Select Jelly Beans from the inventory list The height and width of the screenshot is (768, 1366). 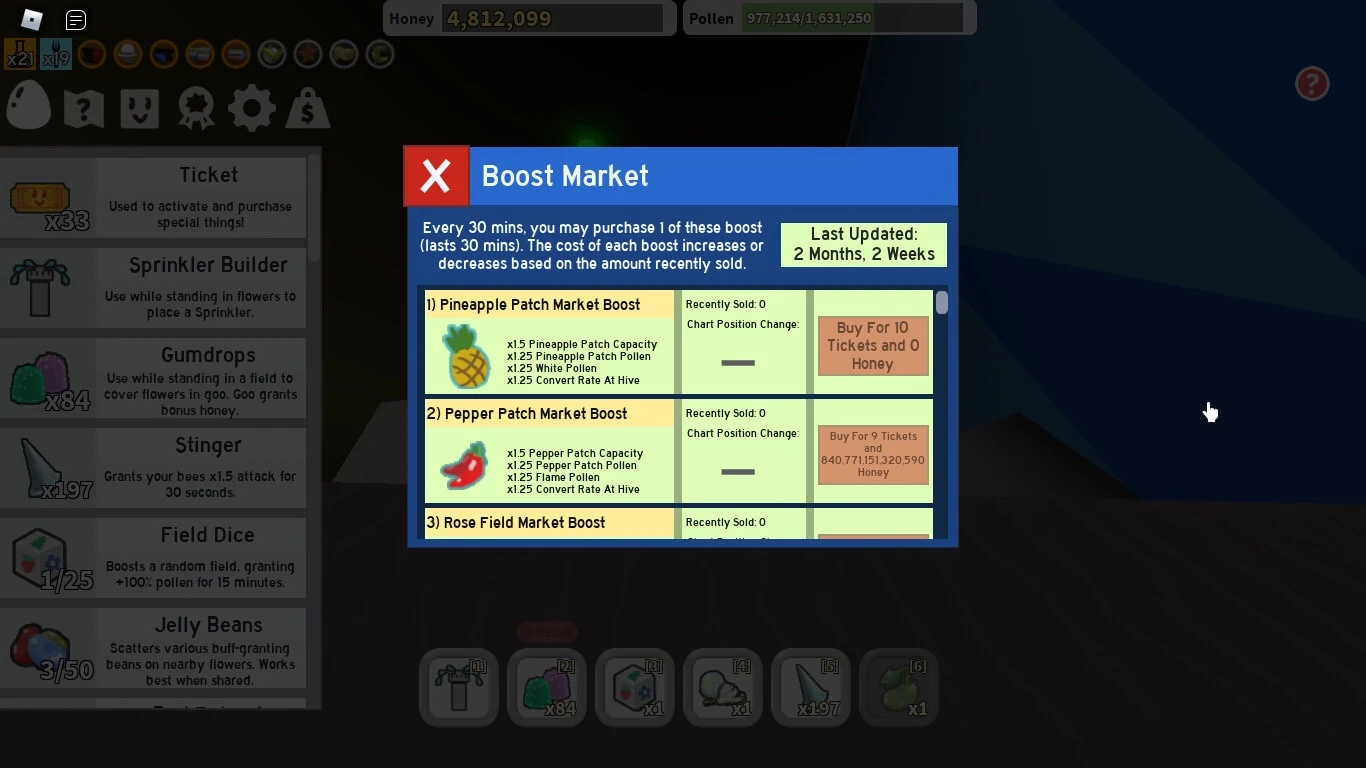155,648
